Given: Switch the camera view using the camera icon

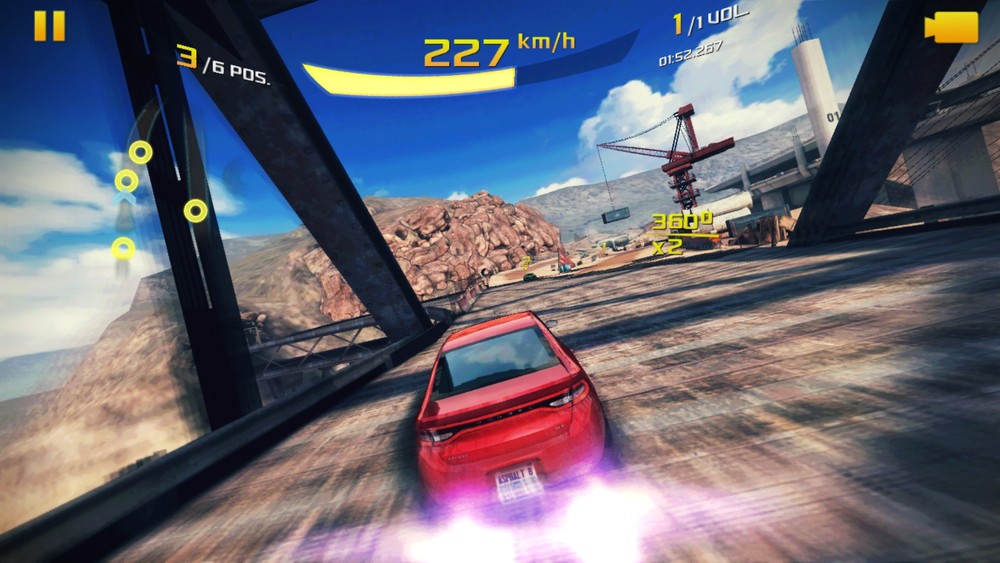Looking at the screenshot, I should (x=951, y=27).
